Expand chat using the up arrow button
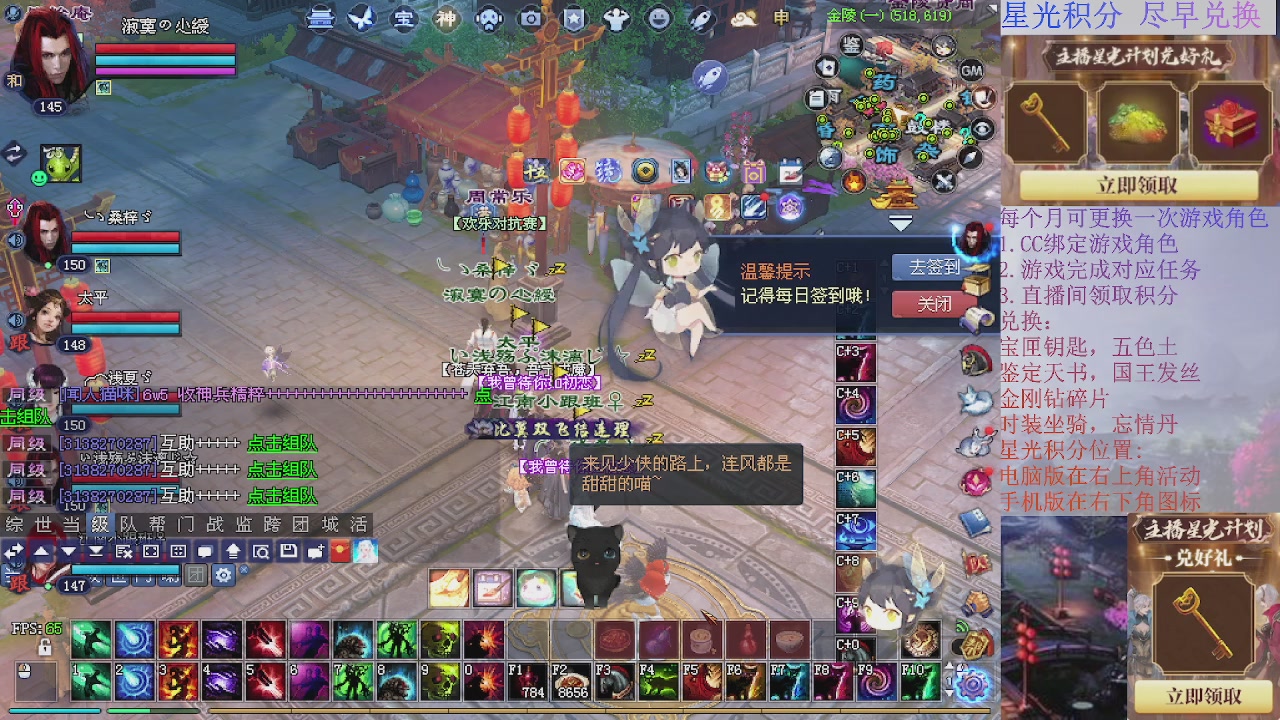The image size is (1280, 720). (41, 548)
